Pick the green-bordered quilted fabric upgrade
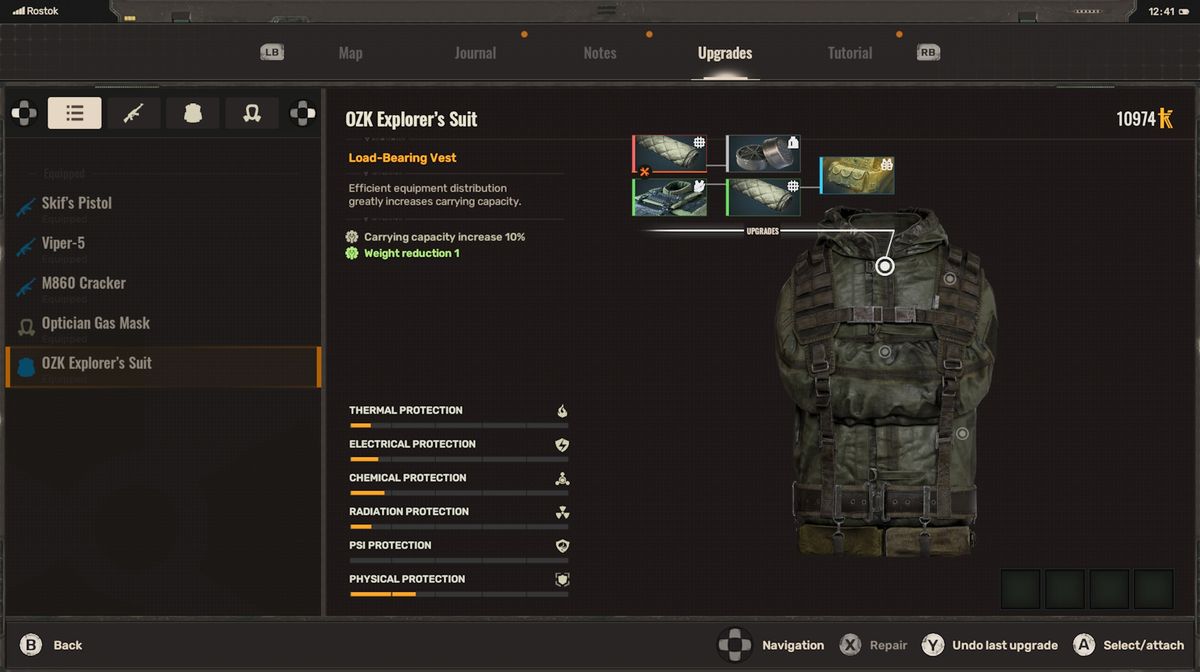The image size is (1200, 672). (x=763, y=197)
